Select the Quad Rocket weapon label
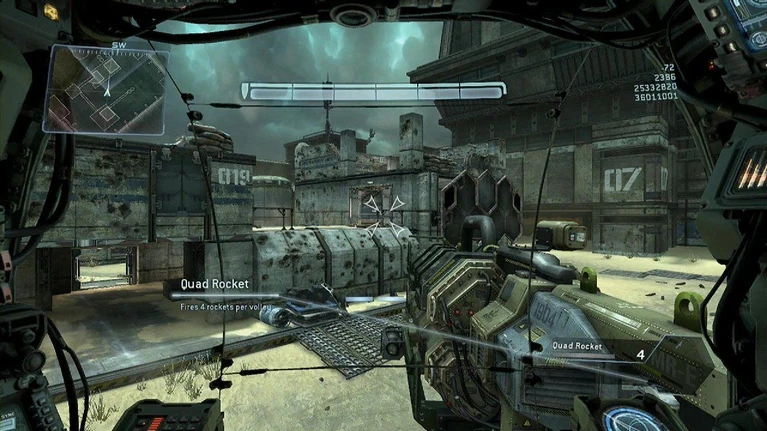Screen dimensions: 767x431 577,346
